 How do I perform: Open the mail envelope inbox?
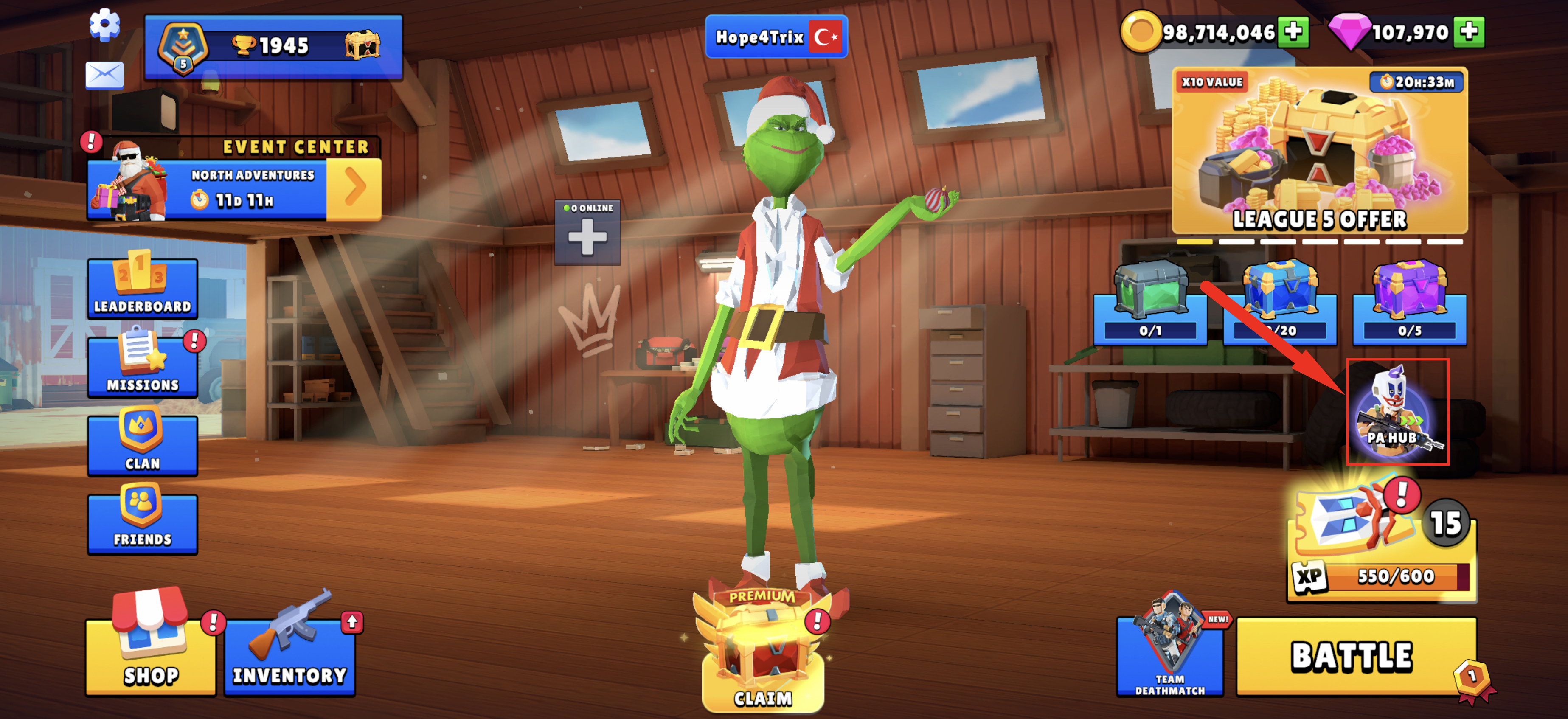click(x=104, y=75)
